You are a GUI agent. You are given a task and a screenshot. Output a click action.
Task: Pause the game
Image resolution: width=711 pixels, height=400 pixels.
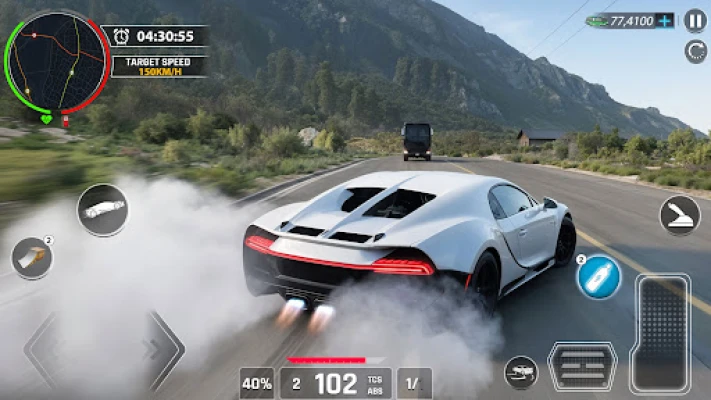[694, 20]
